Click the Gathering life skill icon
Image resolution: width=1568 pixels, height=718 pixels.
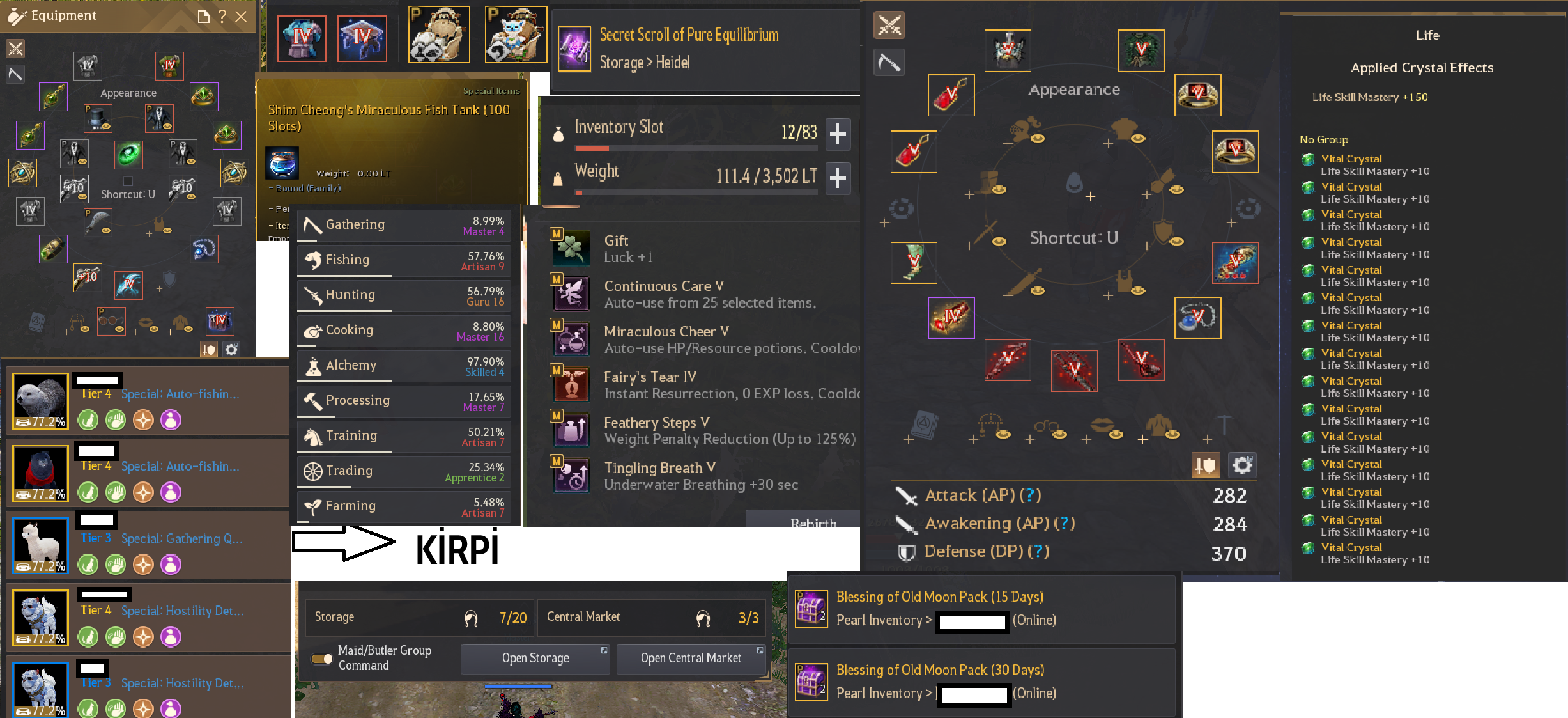[312, 224]
